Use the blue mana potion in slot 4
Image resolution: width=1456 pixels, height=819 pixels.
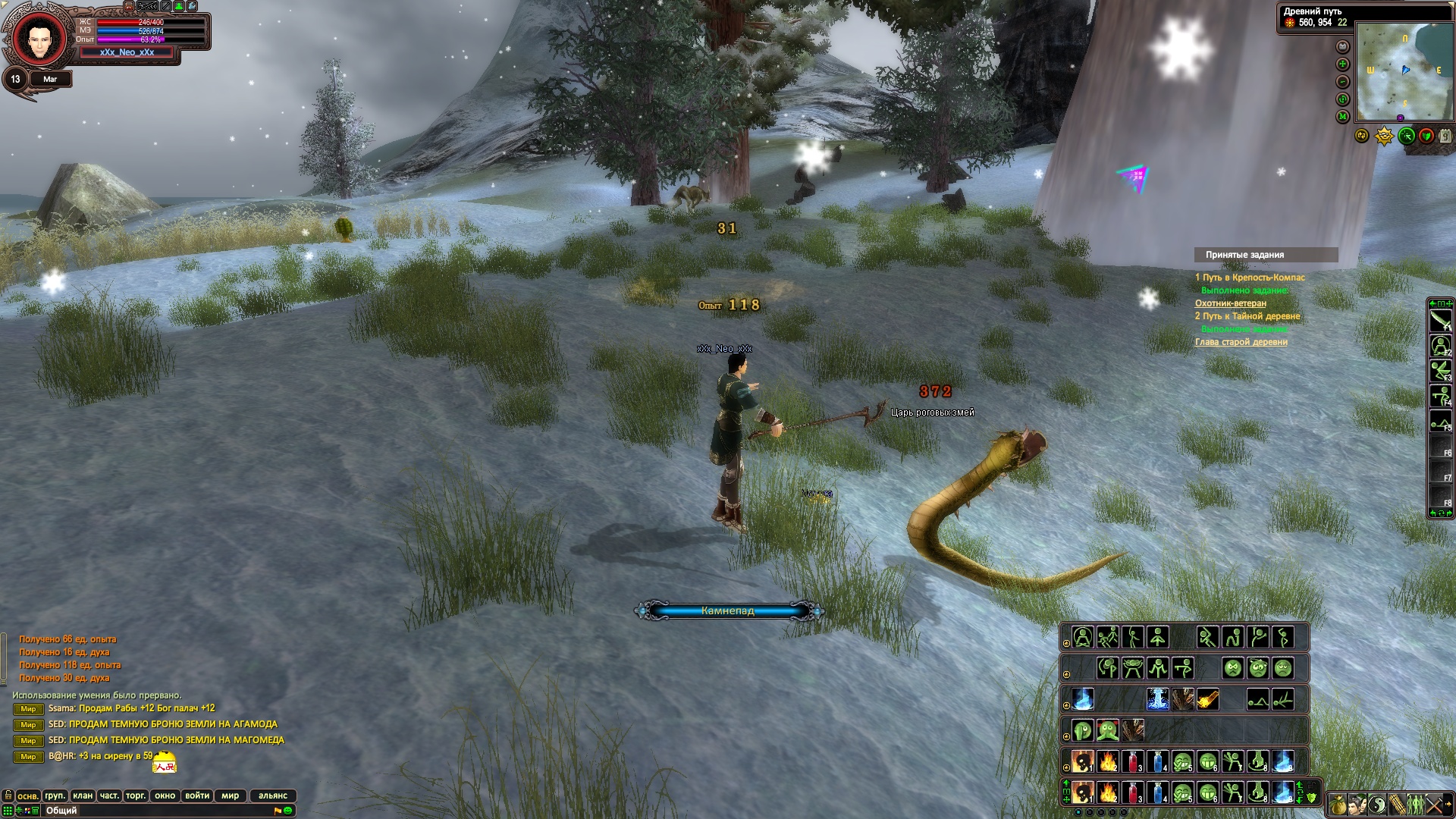tap(1158, 793)
